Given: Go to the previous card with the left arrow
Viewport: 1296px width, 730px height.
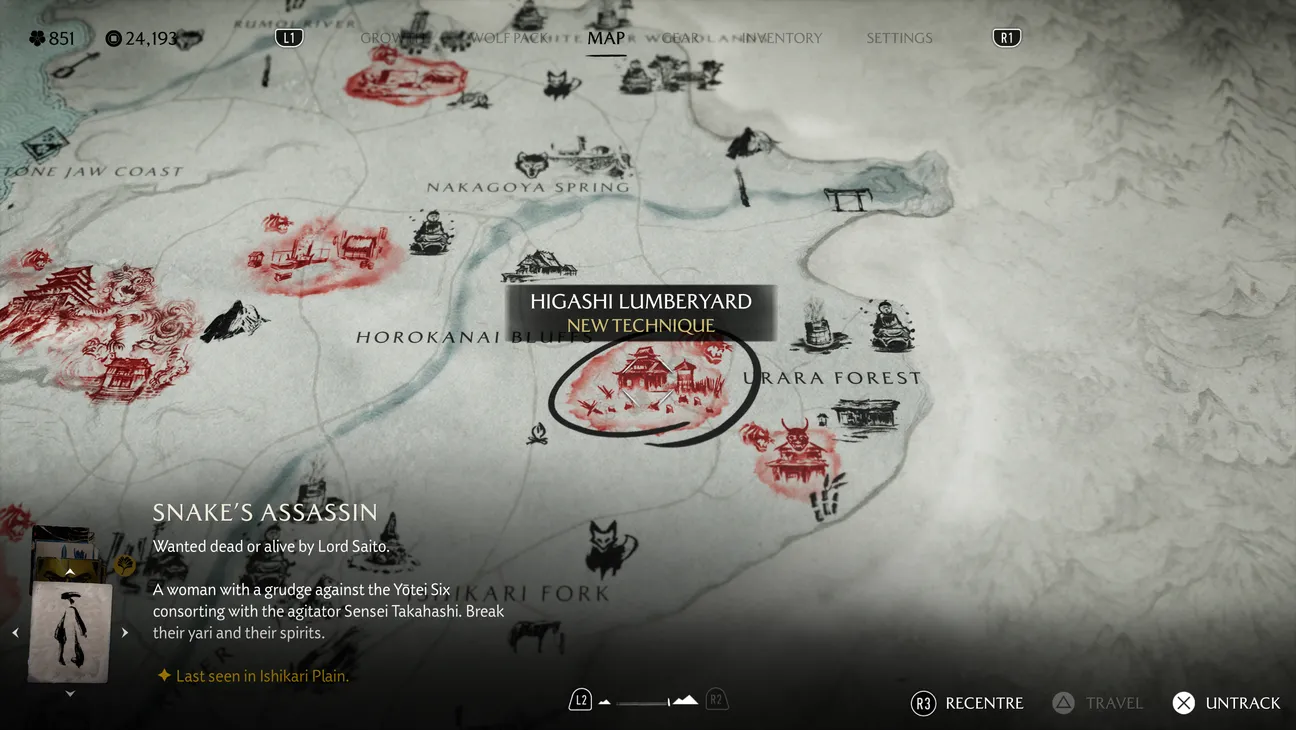Looking at the screenshot, I should click(x=15, y=632).
